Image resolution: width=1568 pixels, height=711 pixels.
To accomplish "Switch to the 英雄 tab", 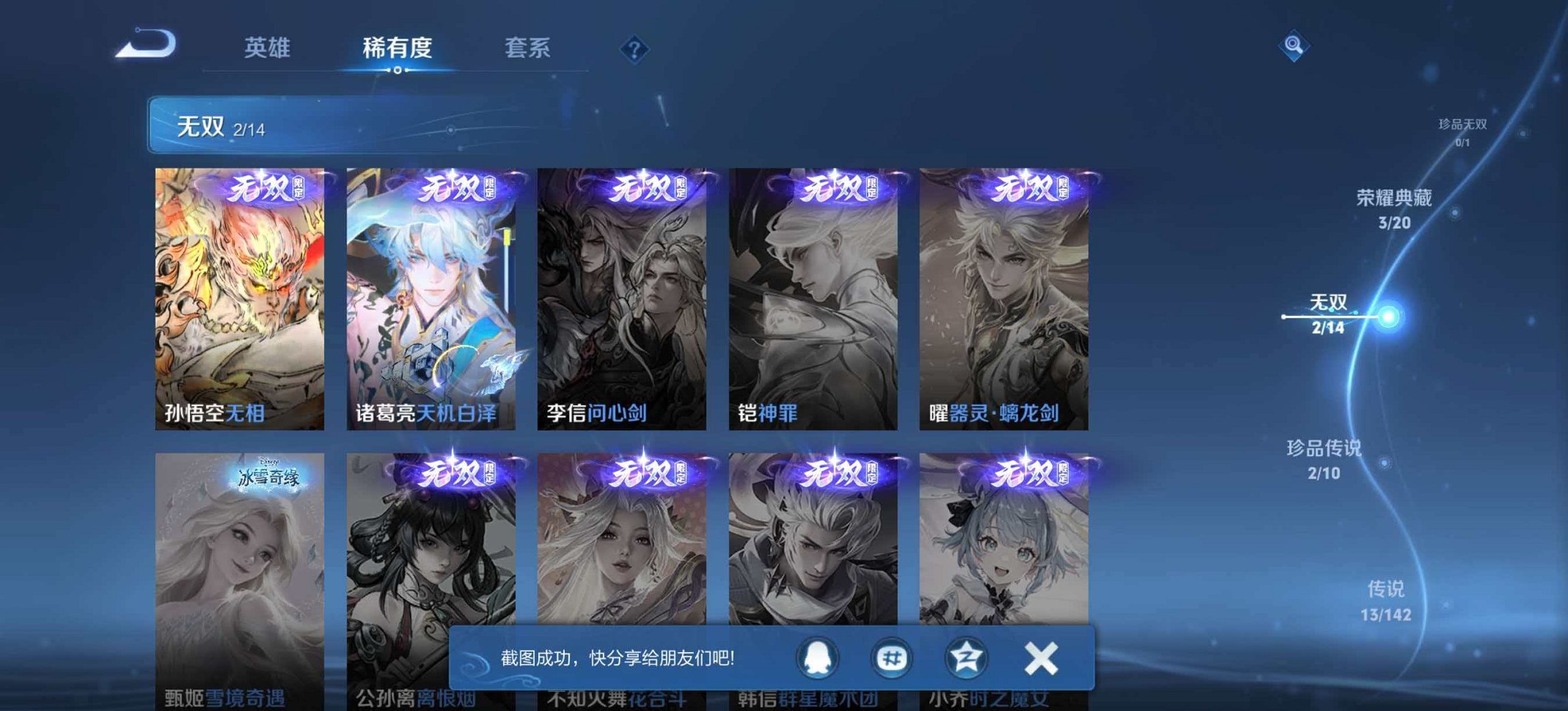I will pyautogui.click(x=266, y=48).
